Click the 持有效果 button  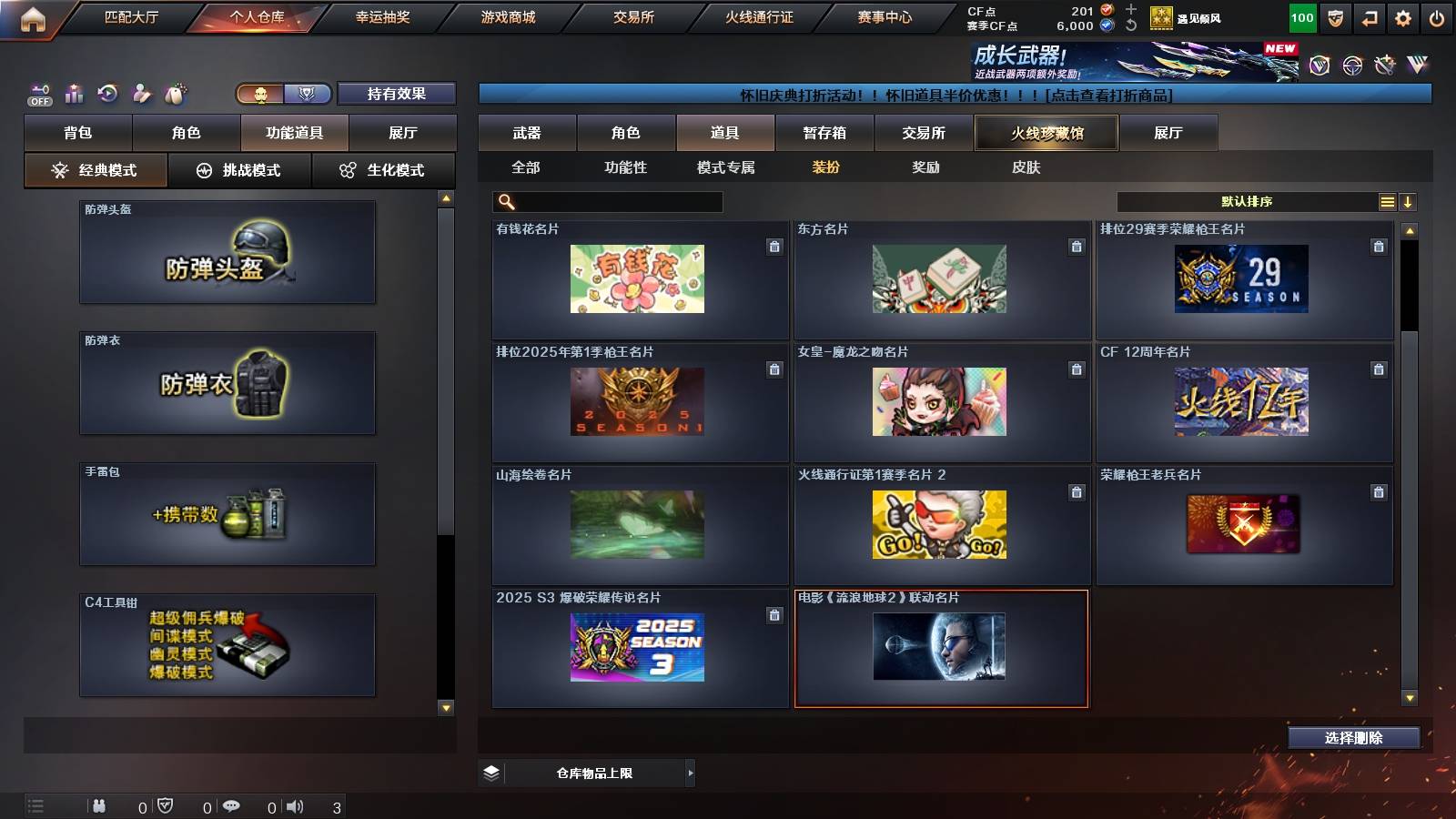[397, 94]
